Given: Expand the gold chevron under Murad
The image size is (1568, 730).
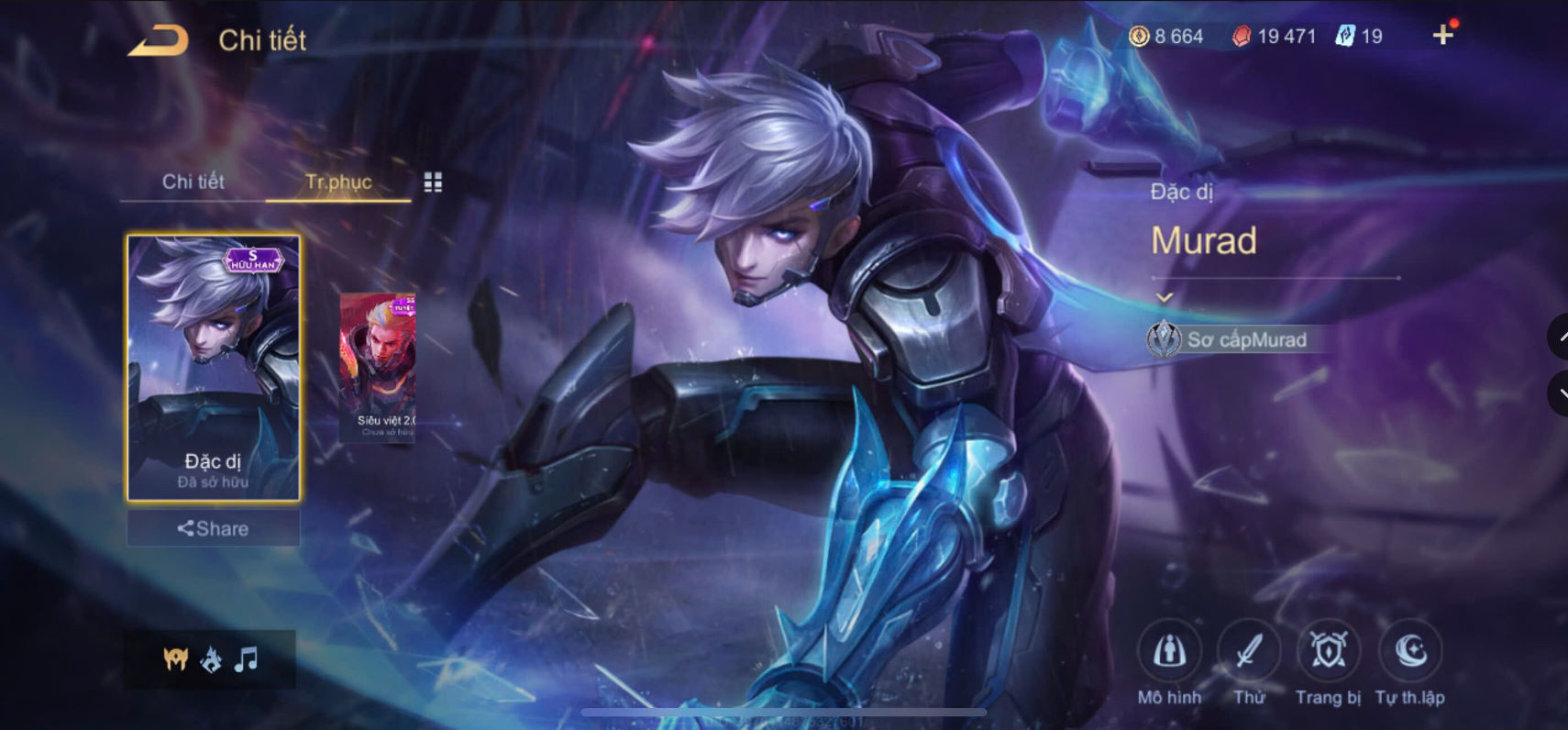Looking at the screenshot, I should pyautogui.click(x=1165, y=296).
